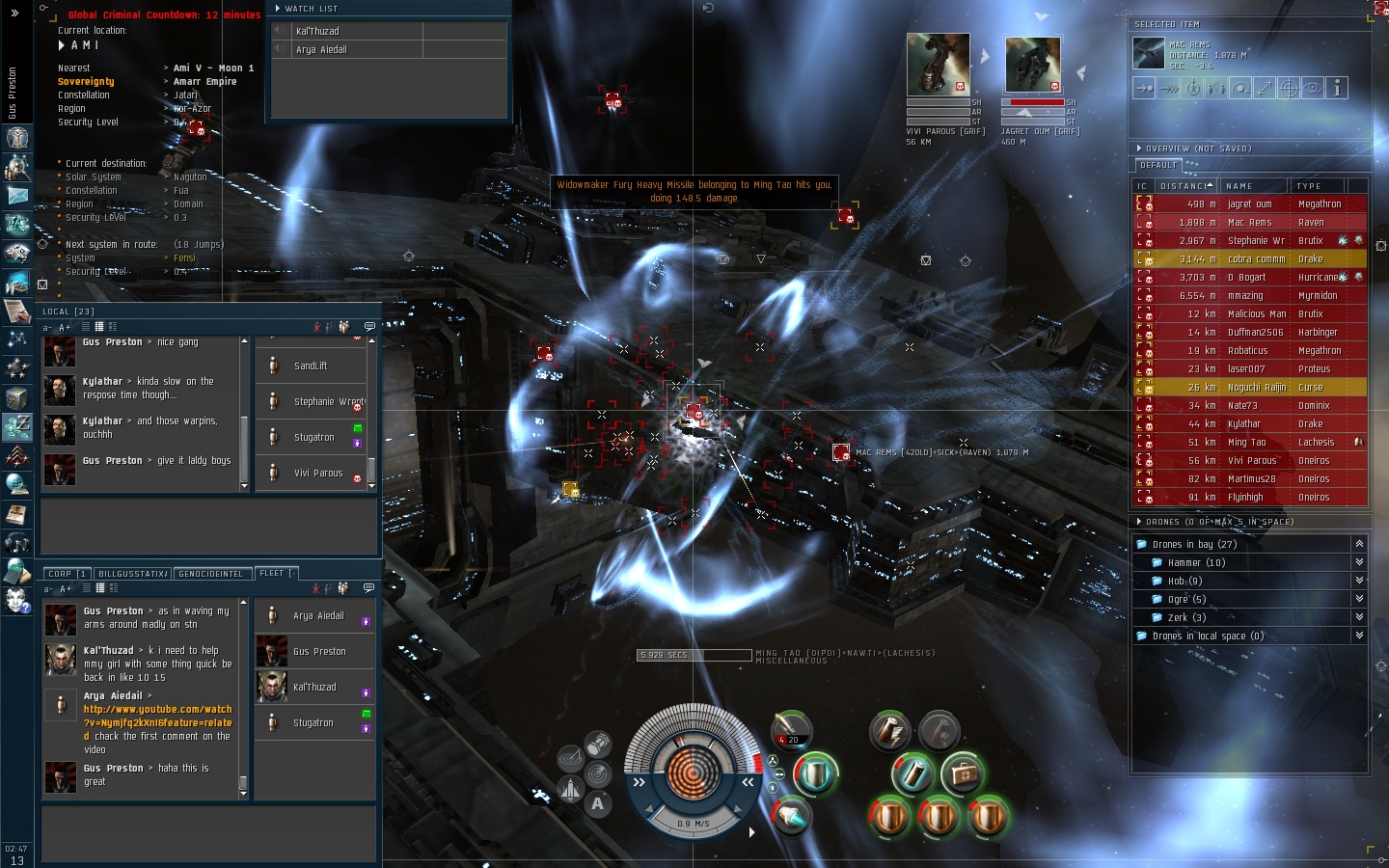
Task: Select Ming Tao Lachesis overview row
Action: pyautogui.click(x=1250, y=443)
